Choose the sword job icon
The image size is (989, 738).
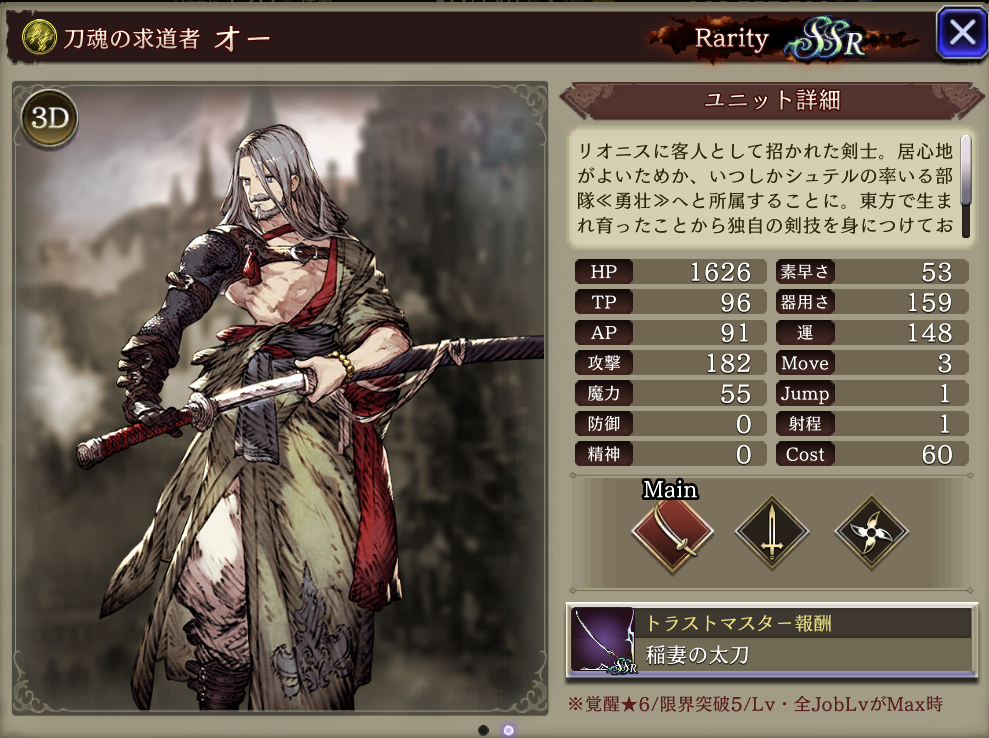[x=771, y=534]
